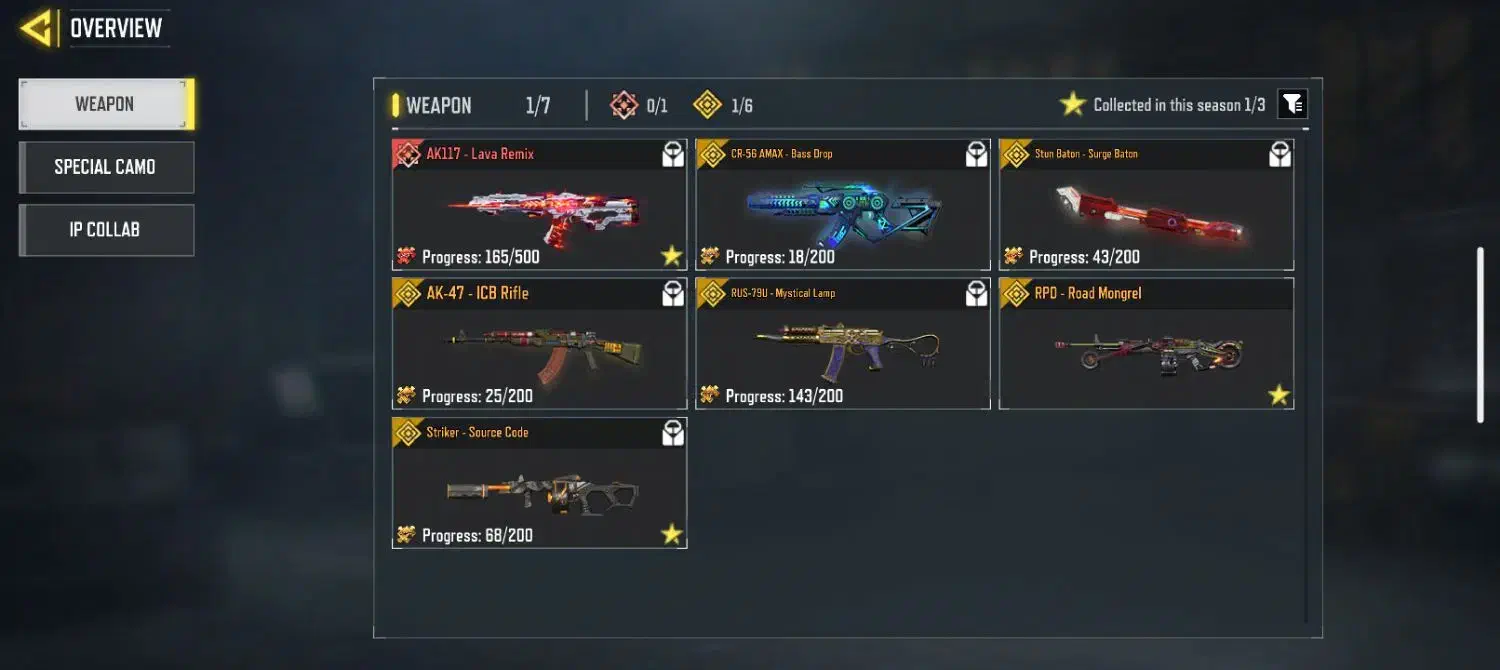The width and height of the screenshot is (1500, 670).
Task: Choose the CR-56 AMAX Bass Drop card
Action: [x=842, y=205]
